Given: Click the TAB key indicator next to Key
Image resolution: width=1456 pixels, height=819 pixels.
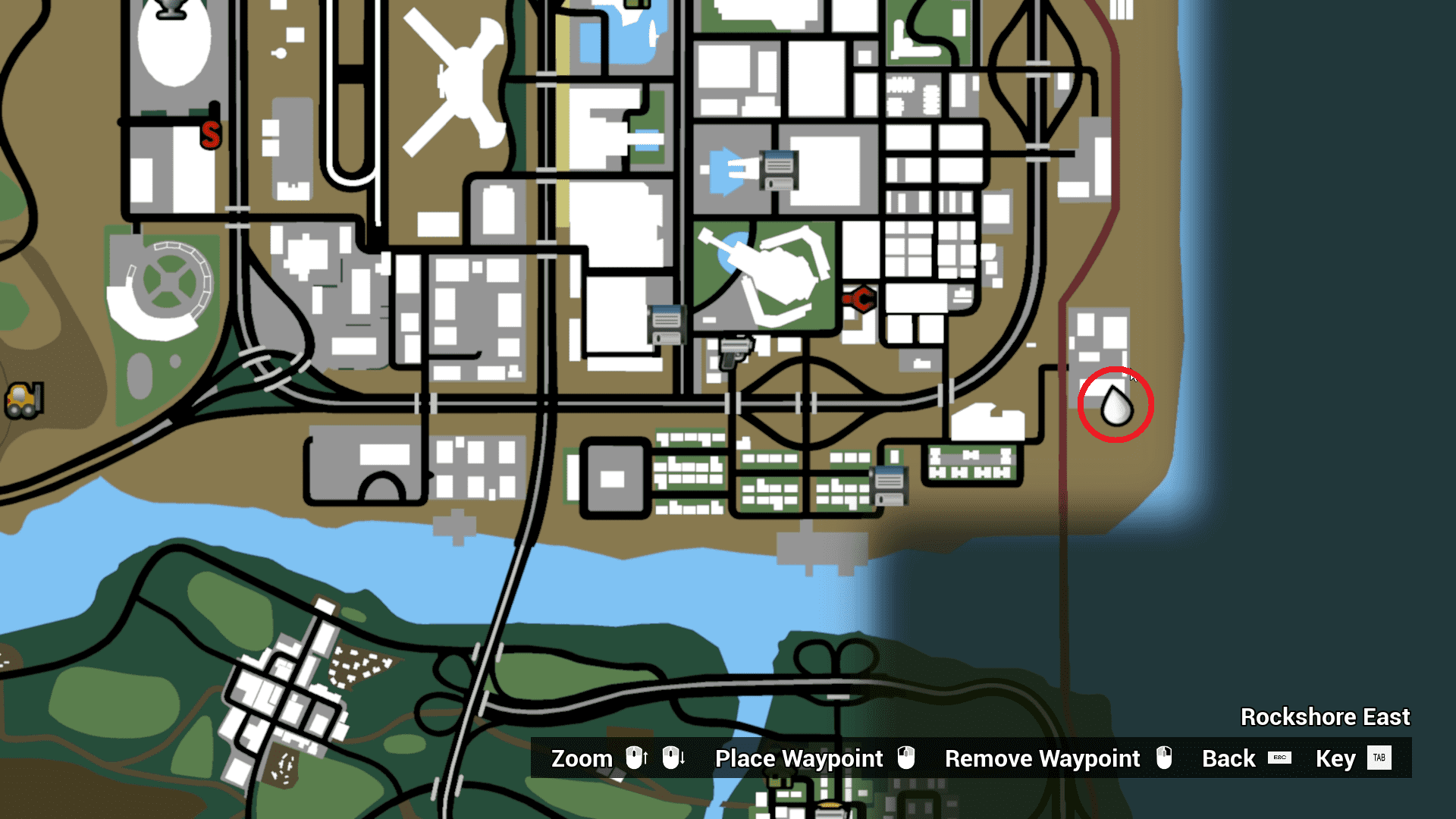Looking at the screenshot, I should [x=1379, y=758].
